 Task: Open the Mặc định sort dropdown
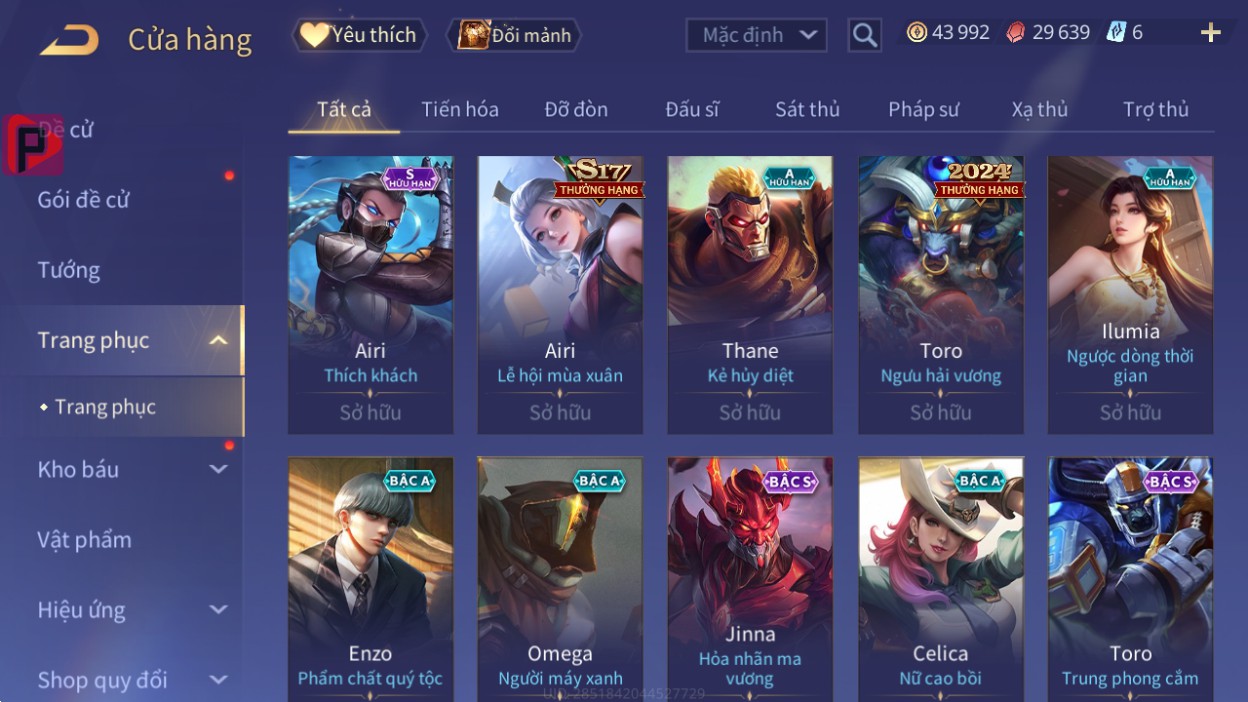756,35
